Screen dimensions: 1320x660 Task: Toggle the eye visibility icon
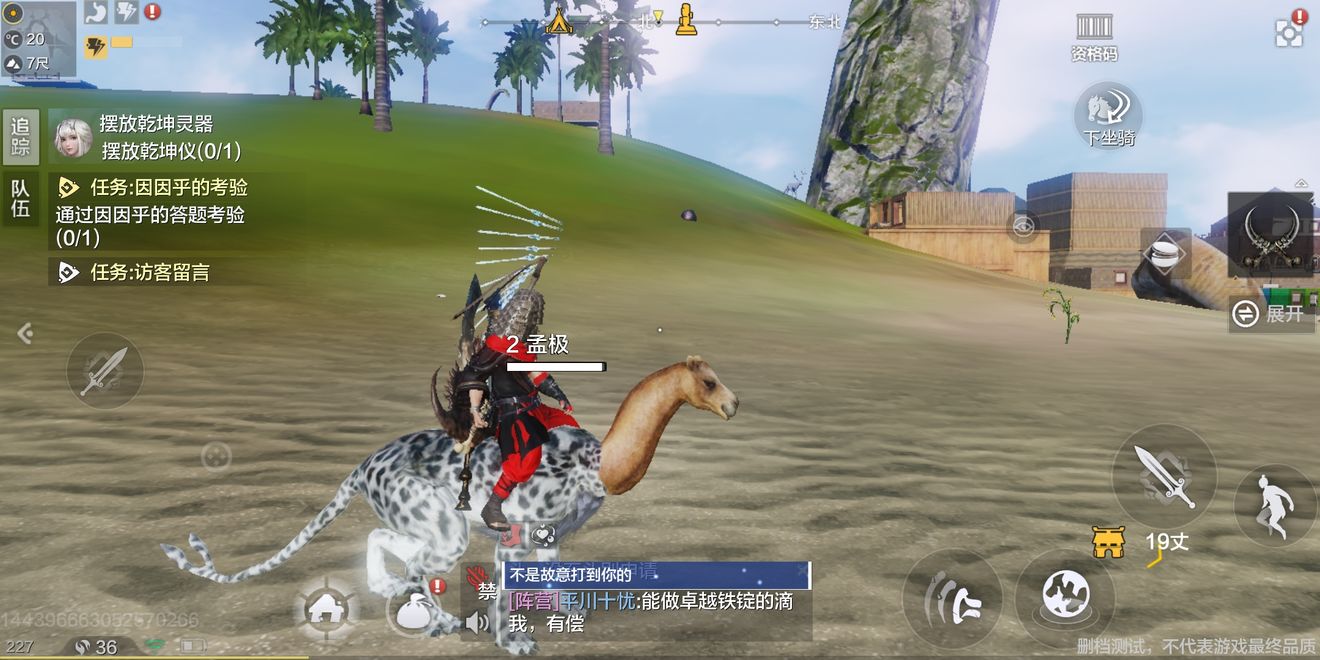[x=1022, y=227]
